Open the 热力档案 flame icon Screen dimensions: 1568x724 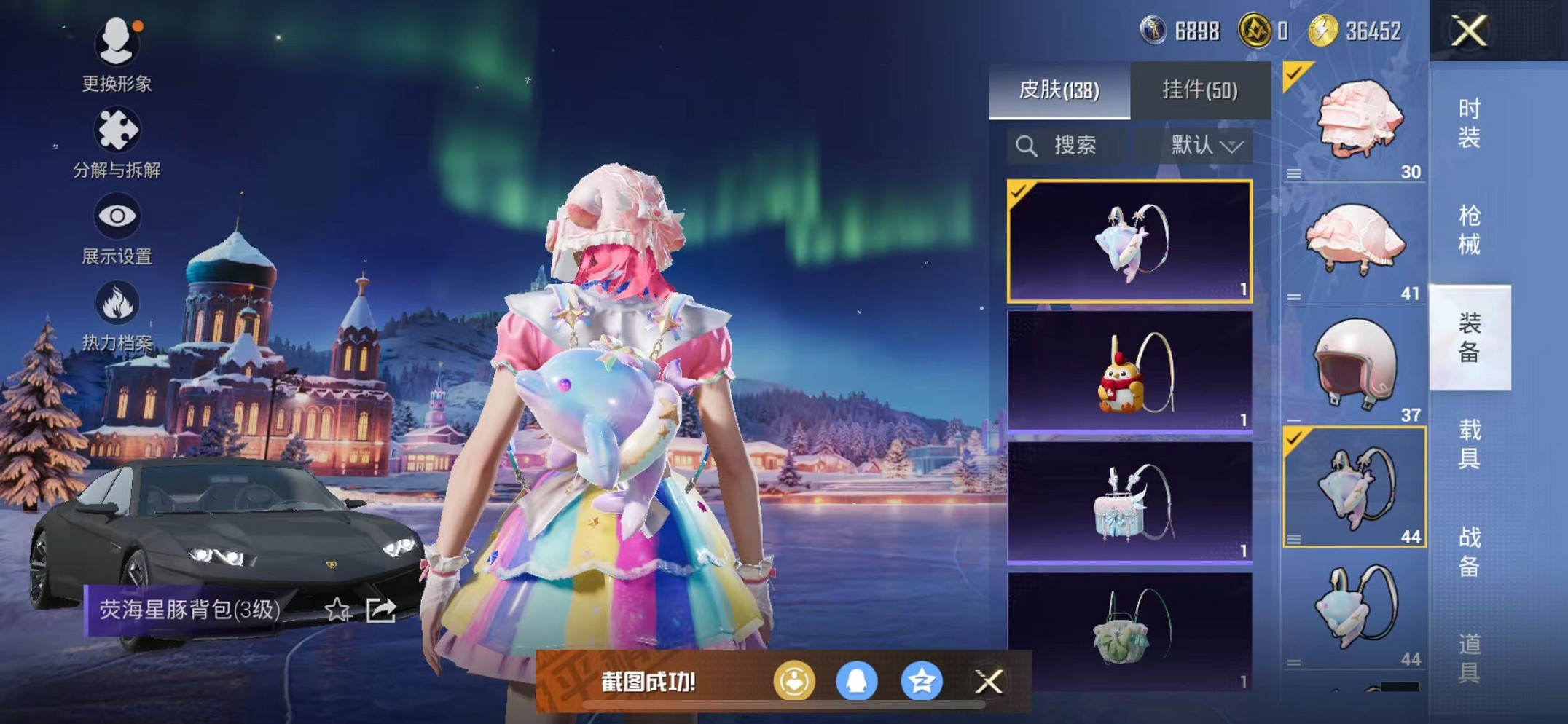[117, 315]
